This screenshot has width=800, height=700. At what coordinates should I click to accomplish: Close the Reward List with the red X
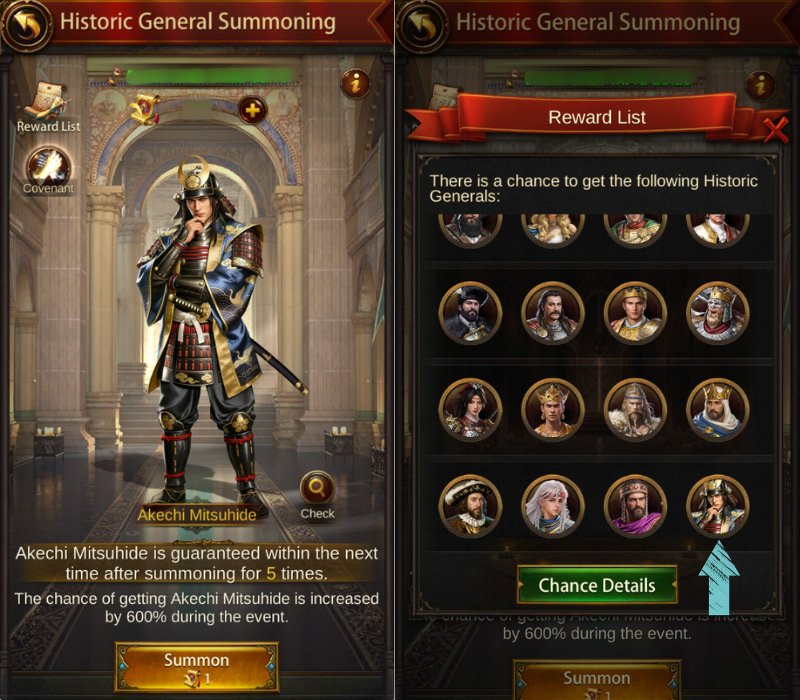775,128
